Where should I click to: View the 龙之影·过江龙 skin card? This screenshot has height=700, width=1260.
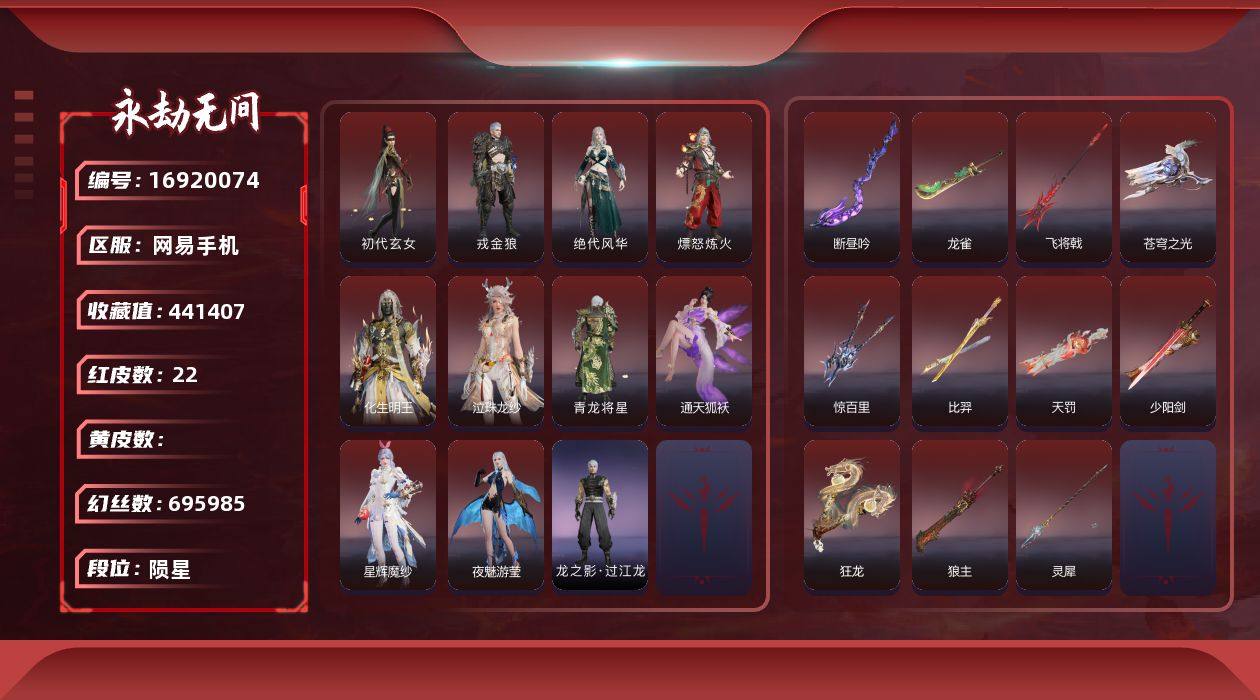600,515
